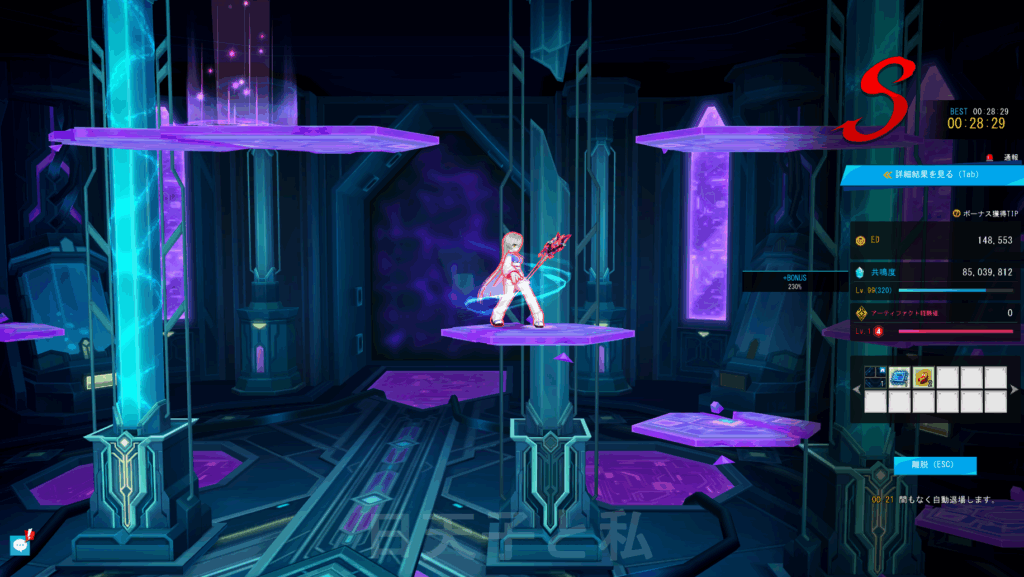Select the blue crystal cube loot item
This screenshot has width=1024, height=577.
click(x=898, y=376)
